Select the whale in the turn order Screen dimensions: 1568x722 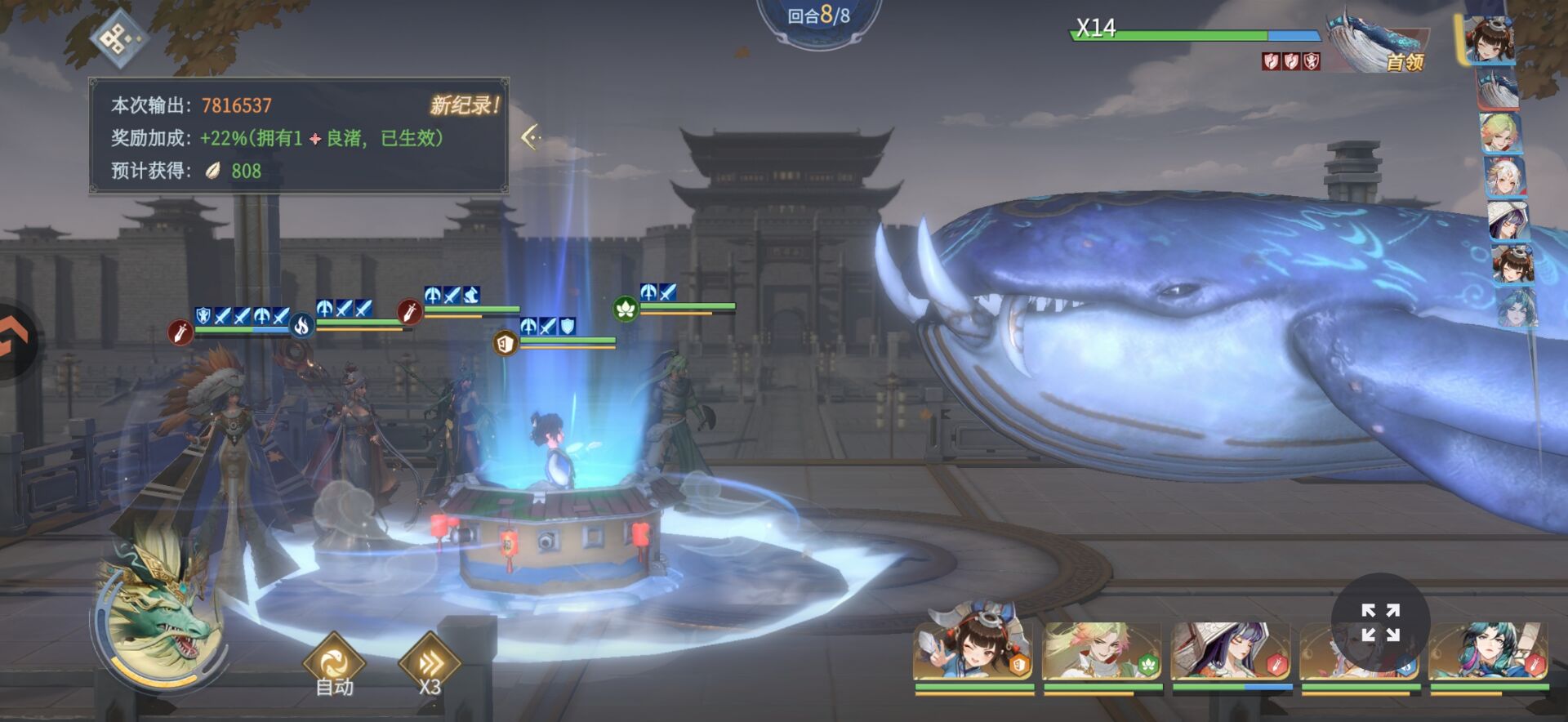tap(1499, 89)
